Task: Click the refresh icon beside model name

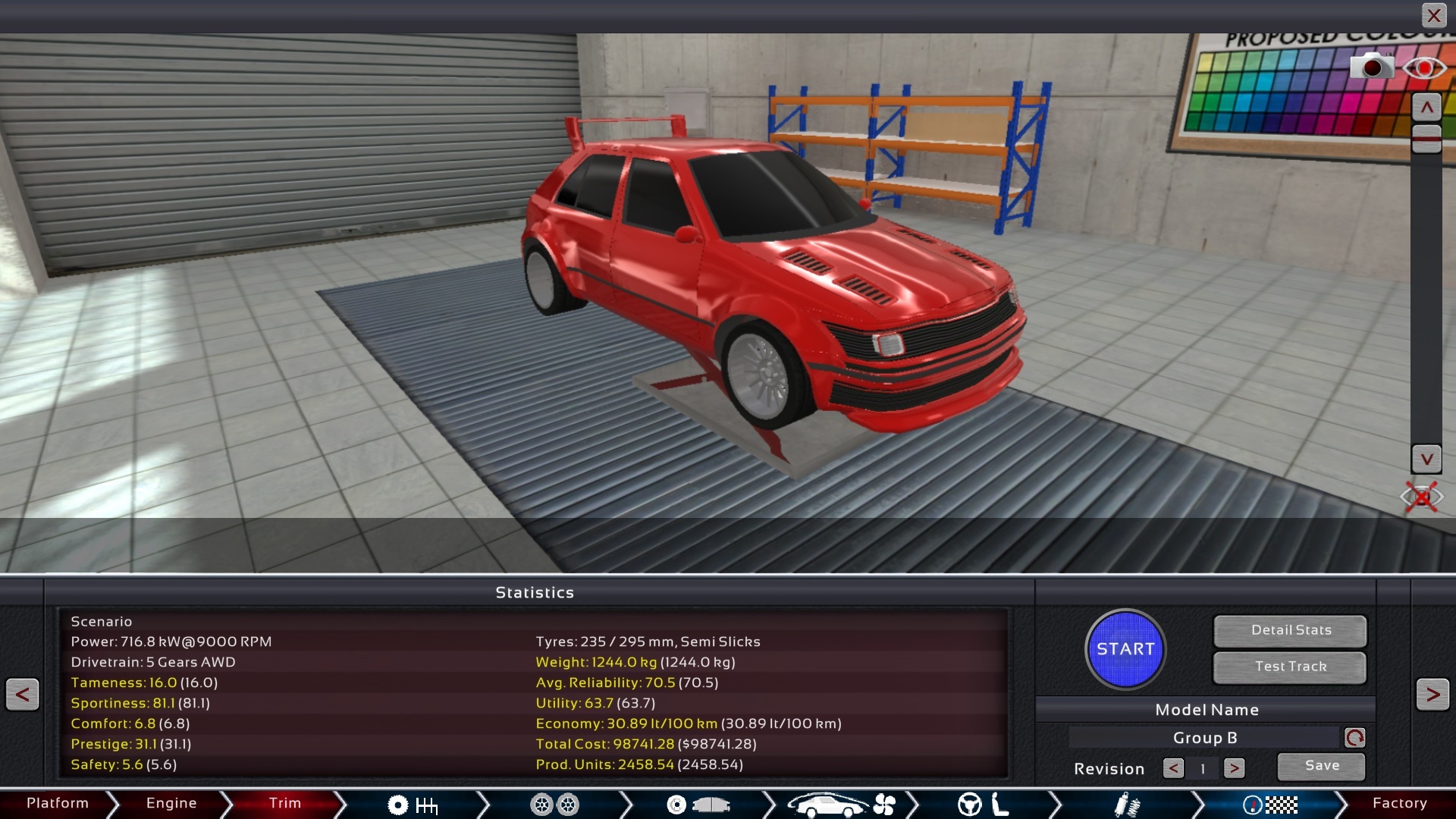Action: (1354, 738)
